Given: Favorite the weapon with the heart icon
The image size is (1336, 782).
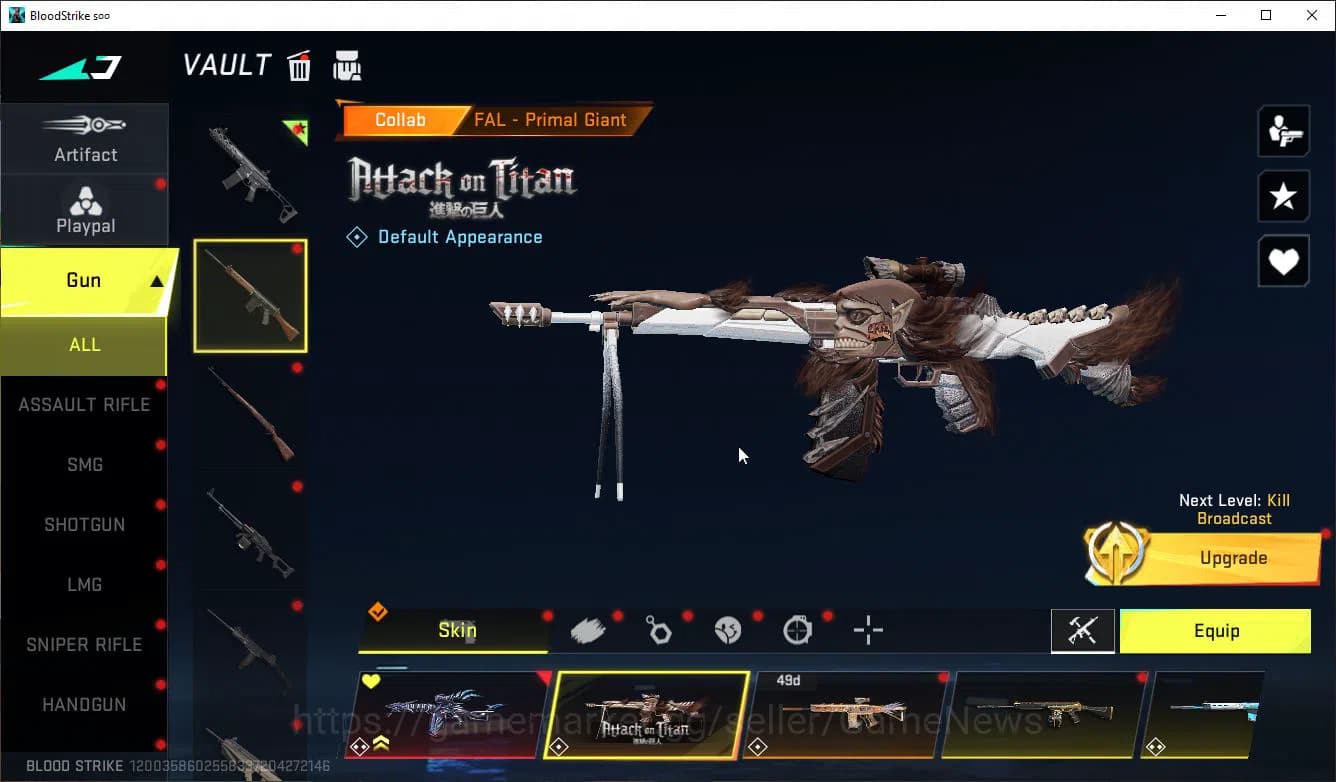Looking at the screenshot, I should (1283, 261).
